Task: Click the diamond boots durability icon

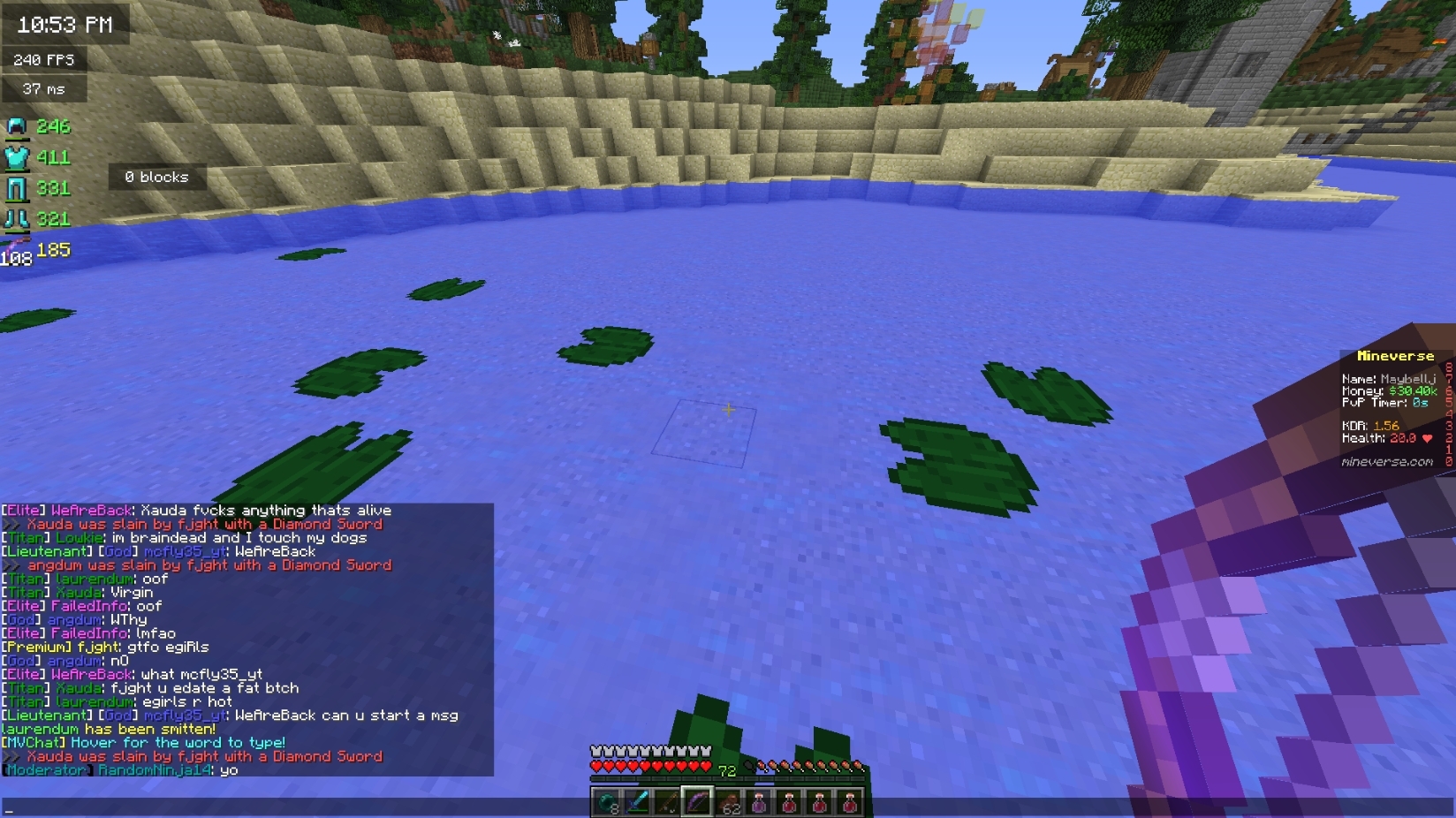Action: [x=16, y=218]
